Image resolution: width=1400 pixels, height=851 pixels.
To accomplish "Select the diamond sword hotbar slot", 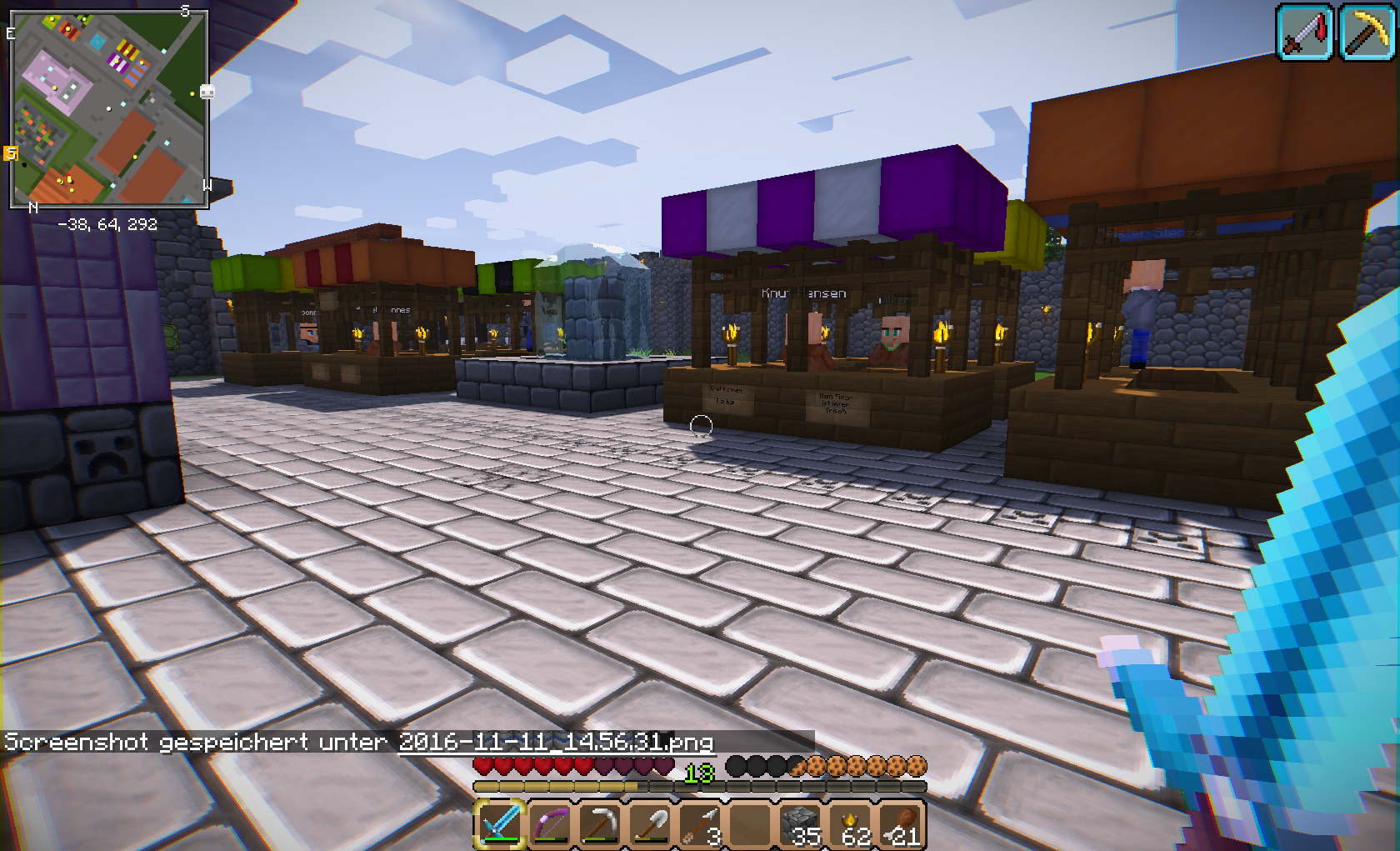I will (500, 824).
